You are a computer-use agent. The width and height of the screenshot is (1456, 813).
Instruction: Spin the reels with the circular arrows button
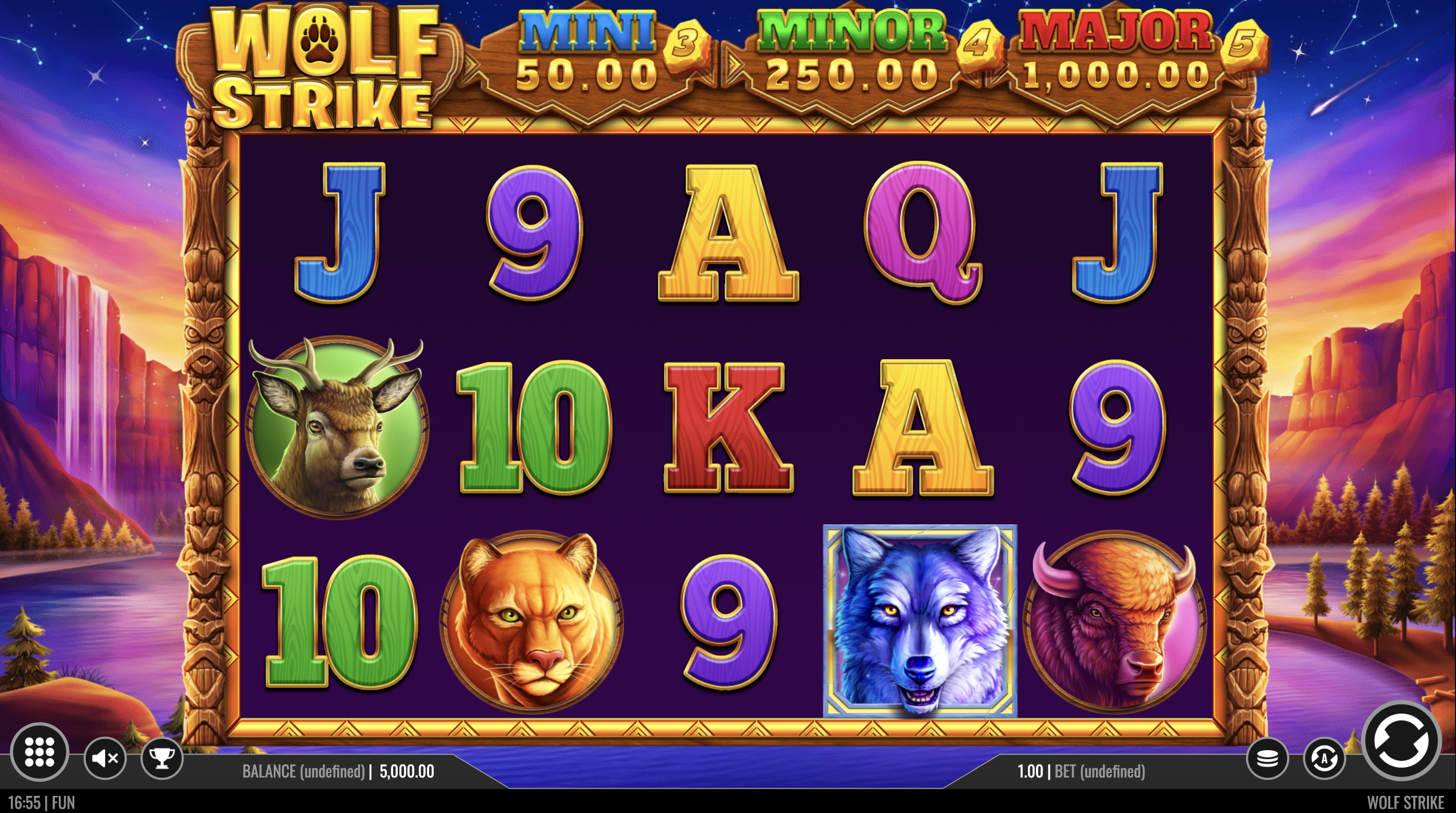1401,741
